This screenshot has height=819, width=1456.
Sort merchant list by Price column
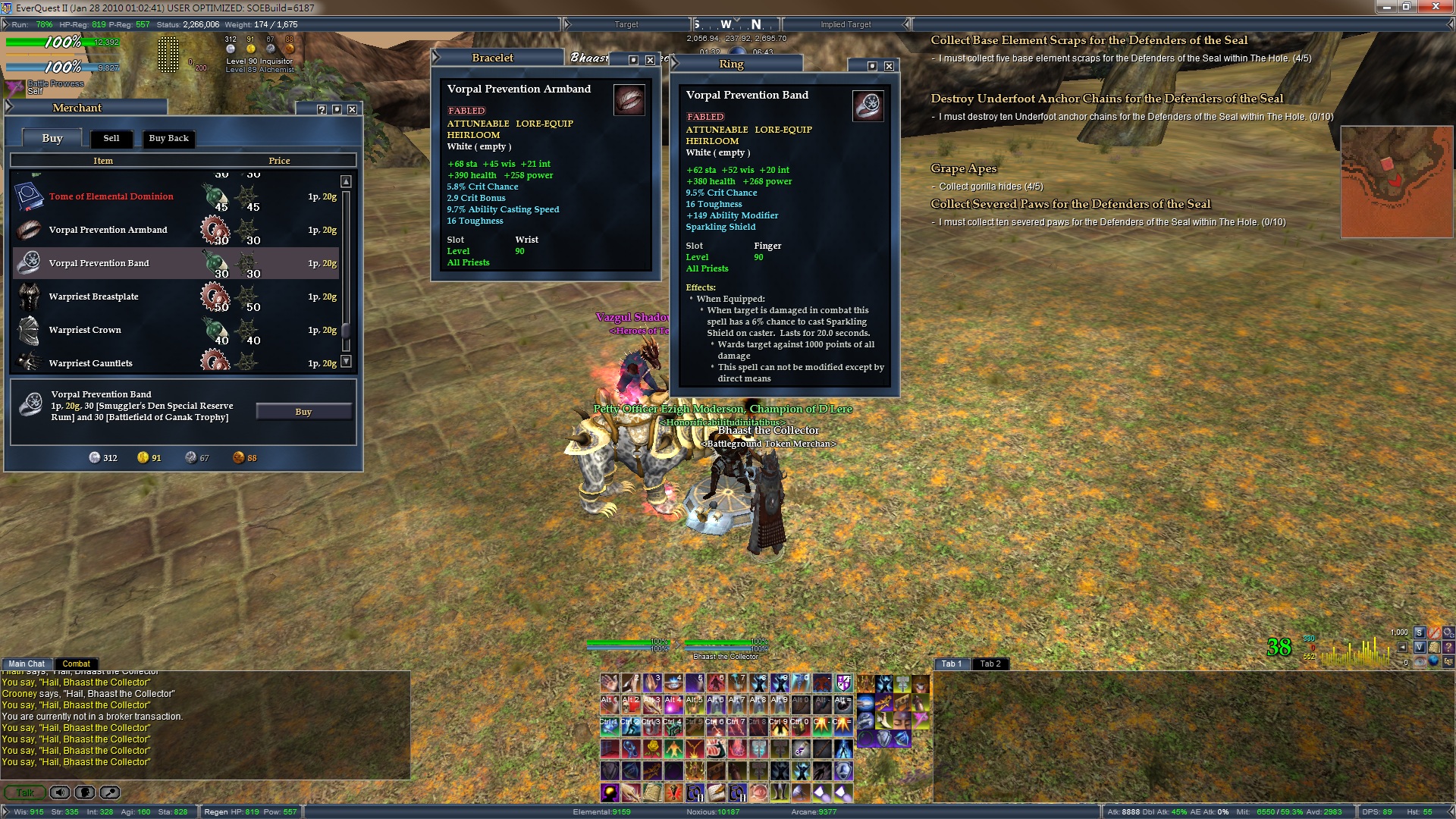coord(279,161)
